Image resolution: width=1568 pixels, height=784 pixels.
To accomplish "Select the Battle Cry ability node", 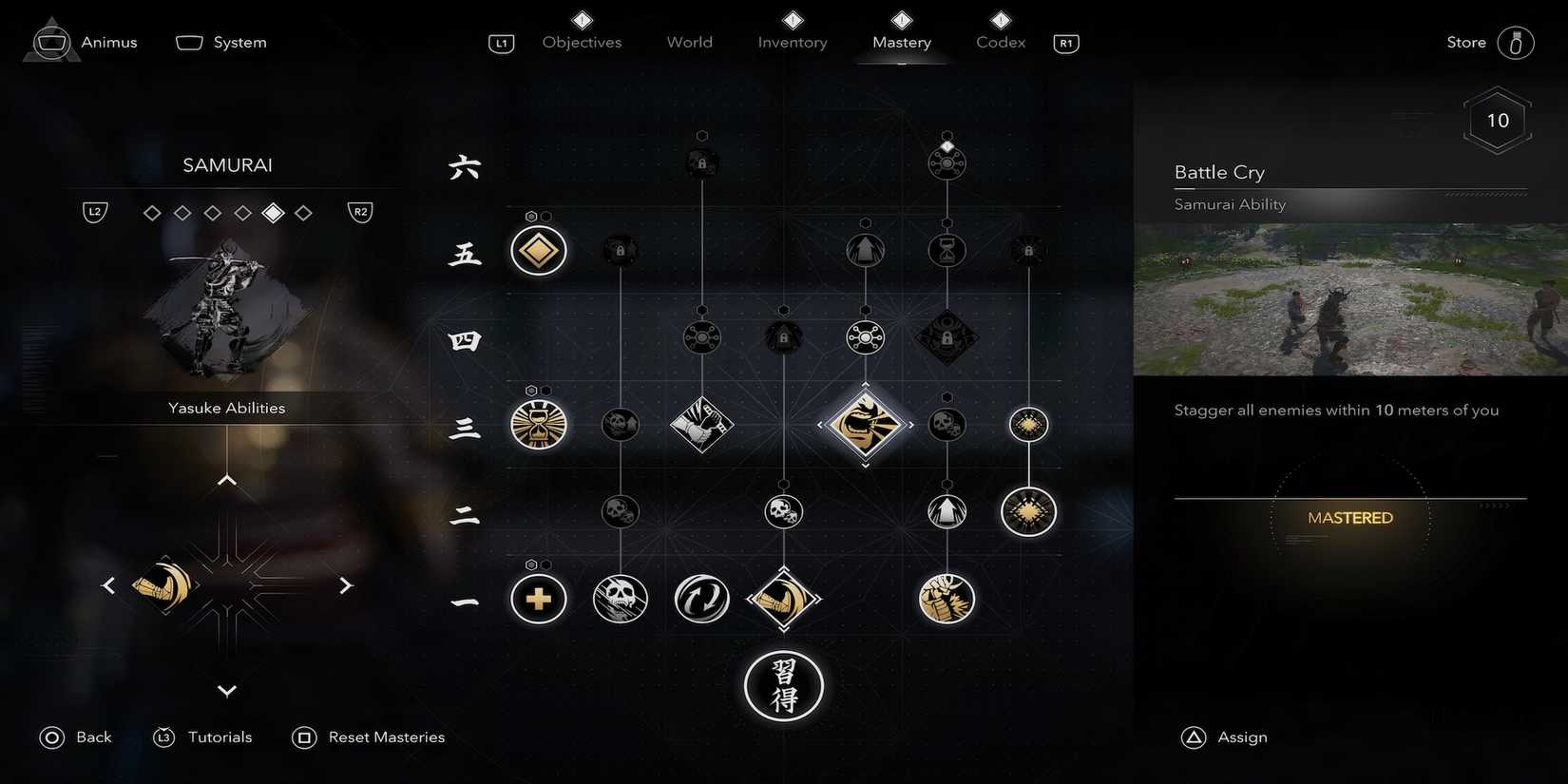I will (x=865, y=425).
